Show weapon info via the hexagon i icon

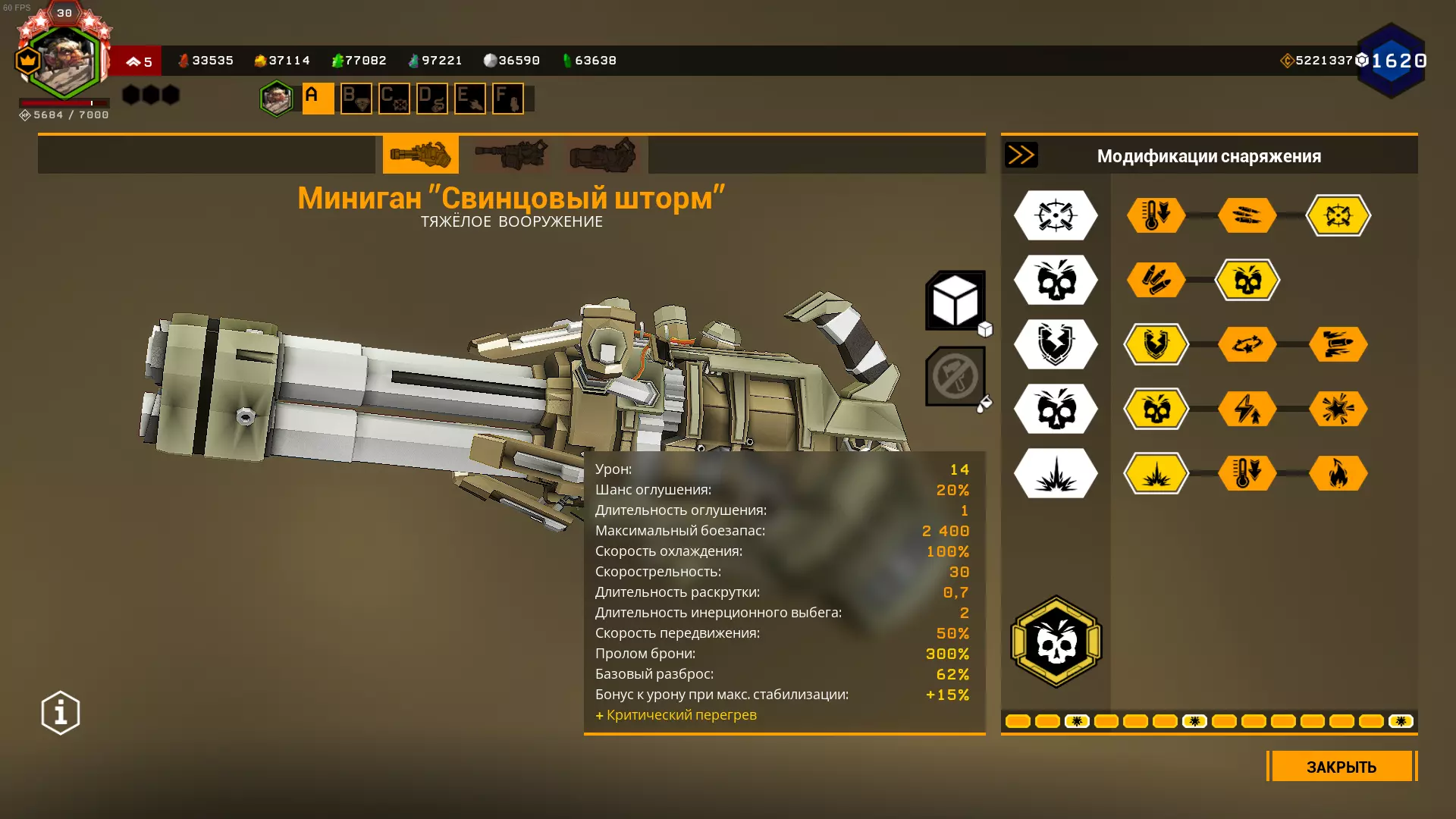click(x=61, y=713)
